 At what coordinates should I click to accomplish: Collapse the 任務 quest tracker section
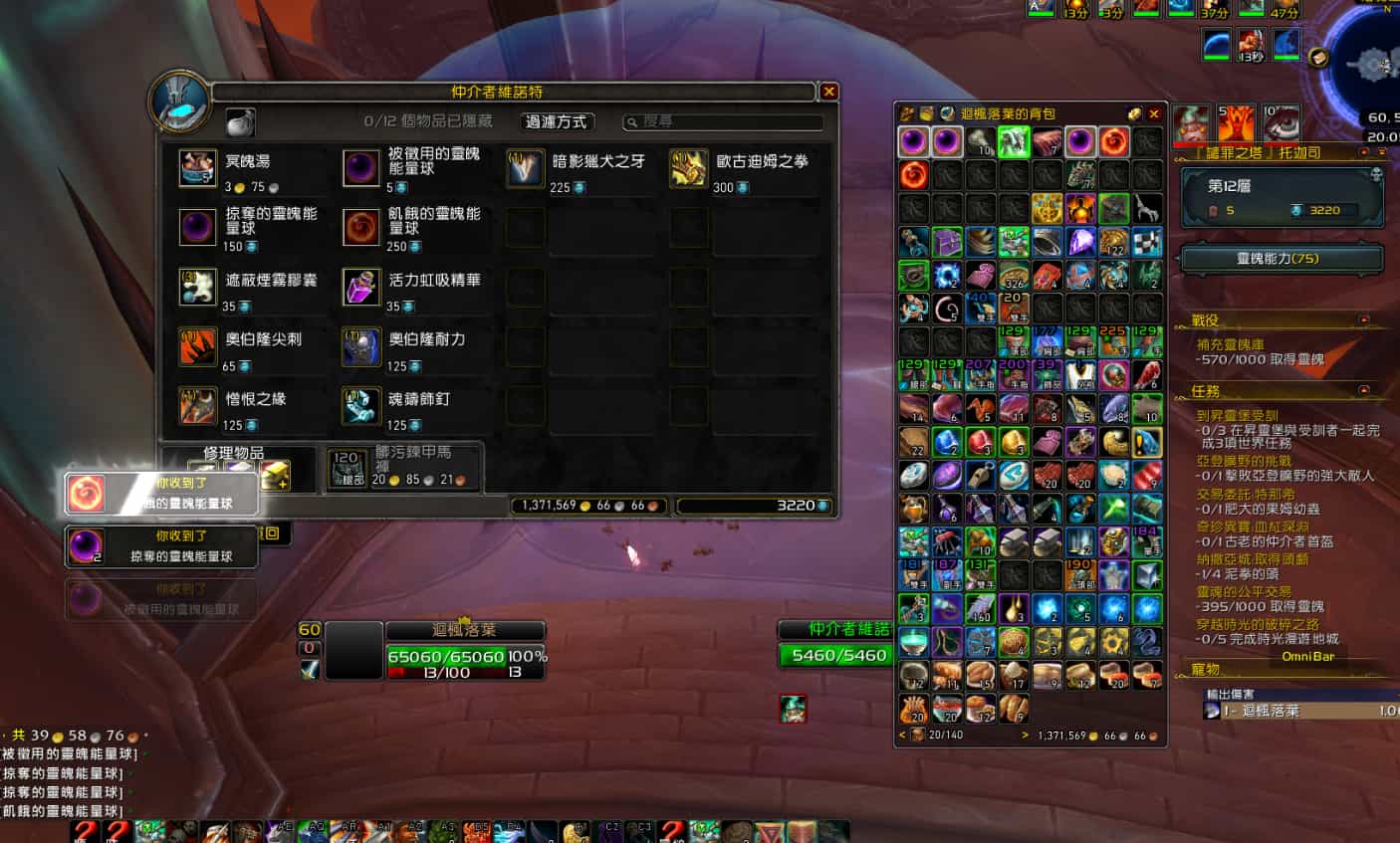(1364, 390)
